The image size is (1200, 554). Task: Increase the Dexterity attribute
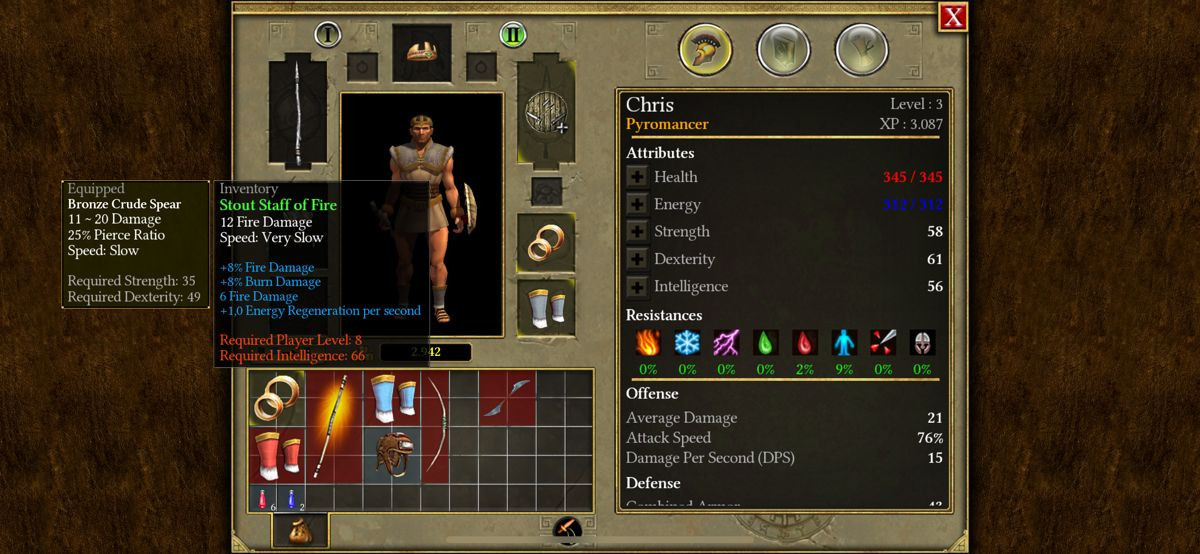(x=637, y=259)
